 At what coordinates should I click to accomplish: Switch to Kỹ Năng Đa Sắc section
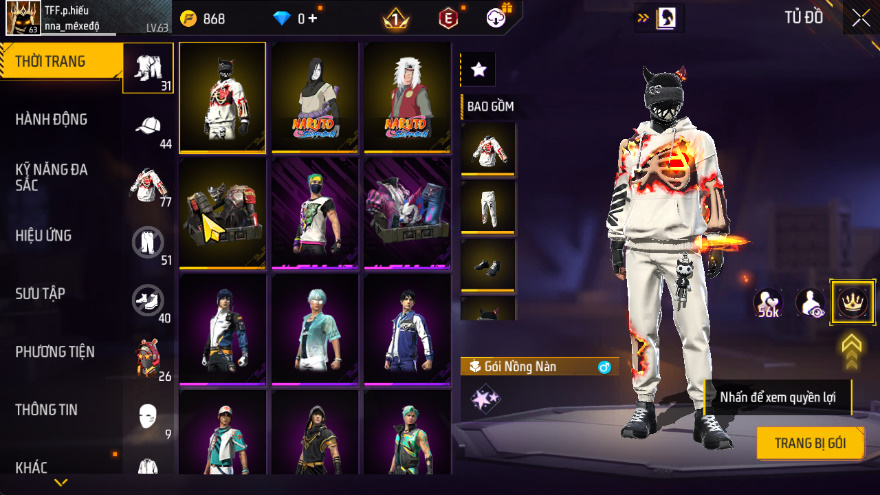coord(51,177)
